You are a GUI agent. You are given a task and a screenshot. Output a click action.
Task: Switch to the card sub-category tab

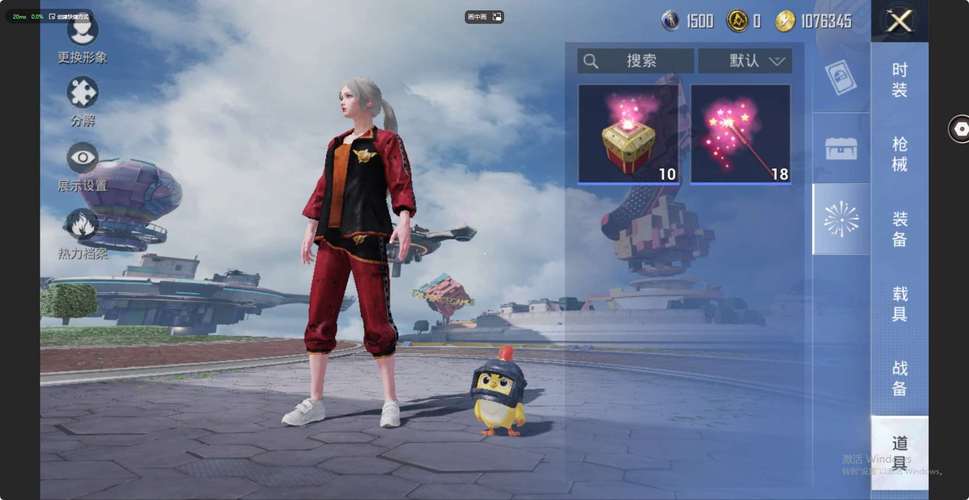(x=839, y=76)
